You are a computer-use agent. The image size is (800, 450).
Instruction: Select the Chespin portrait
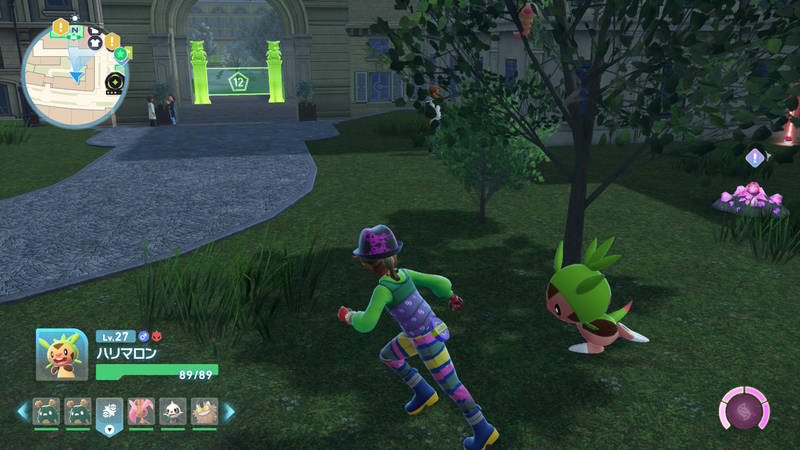click(62, 354)
